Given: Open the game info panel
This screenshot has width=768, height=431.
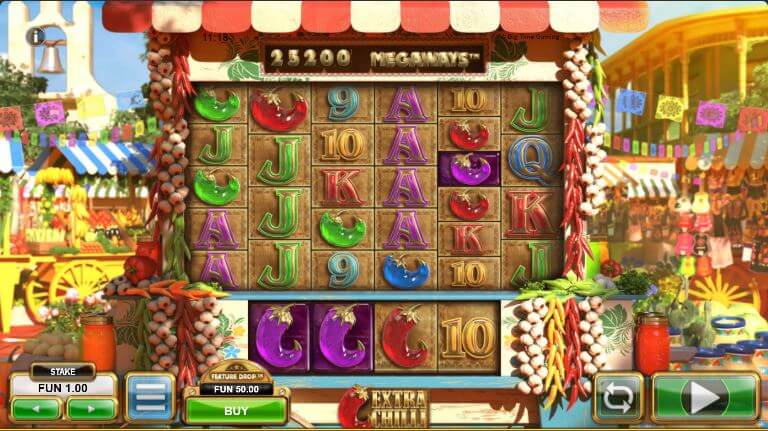Looking at the screenshot, I should pyautogui.click(x=37, y=36).
